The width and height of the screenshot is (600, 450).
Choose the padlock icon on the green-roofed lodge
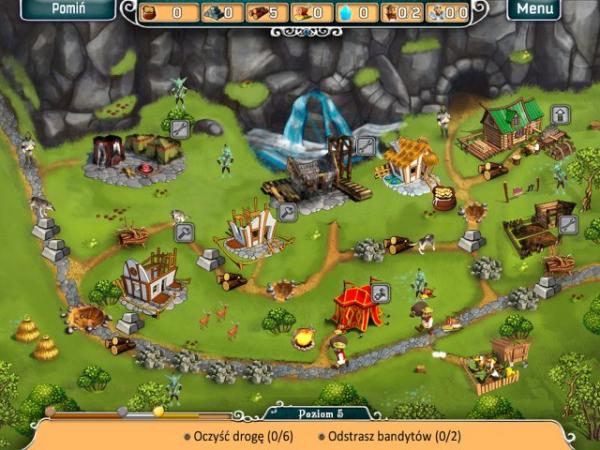click(x=561, y=115)
